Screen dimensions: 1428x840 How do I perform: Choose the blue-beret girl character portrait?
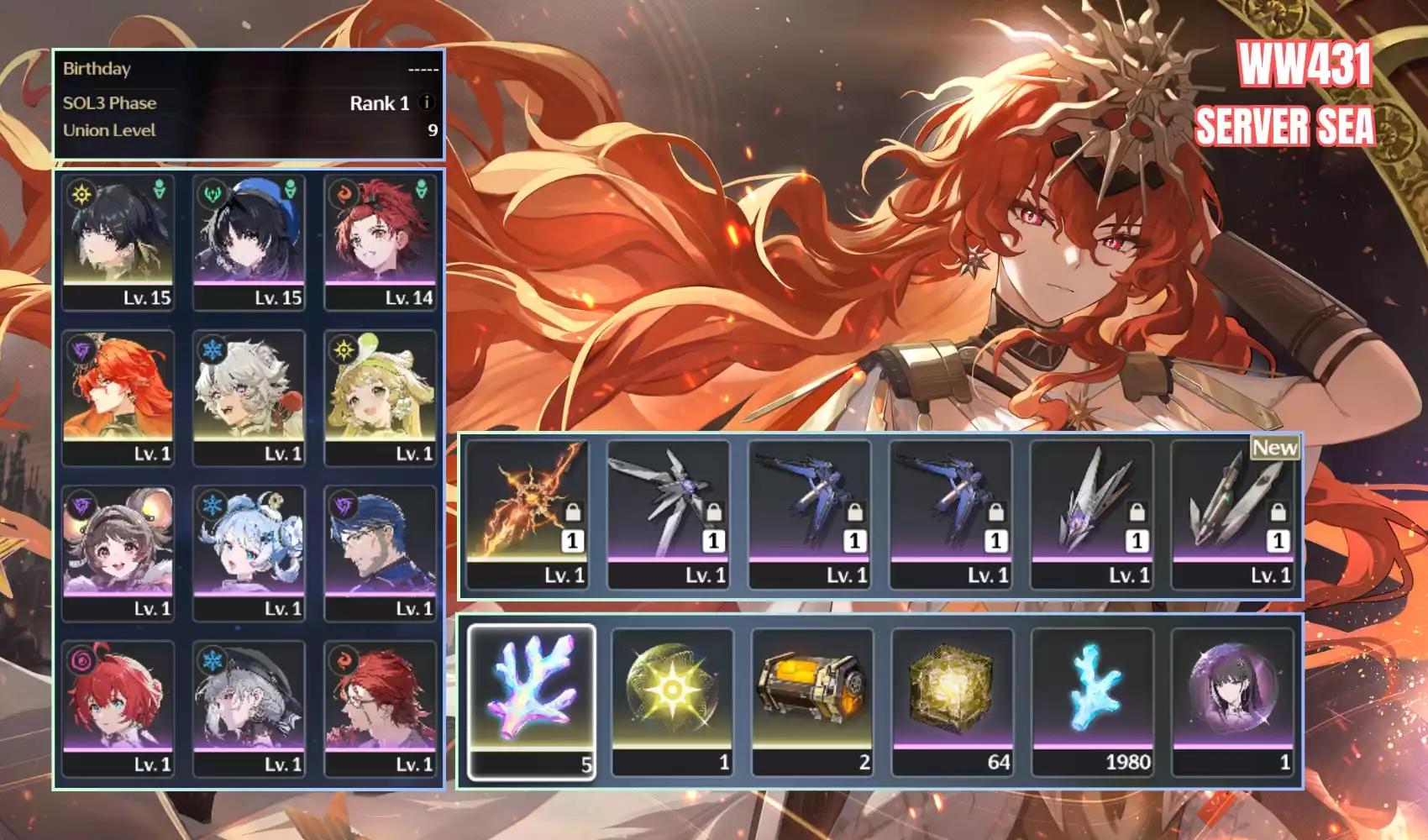point(249,242)
